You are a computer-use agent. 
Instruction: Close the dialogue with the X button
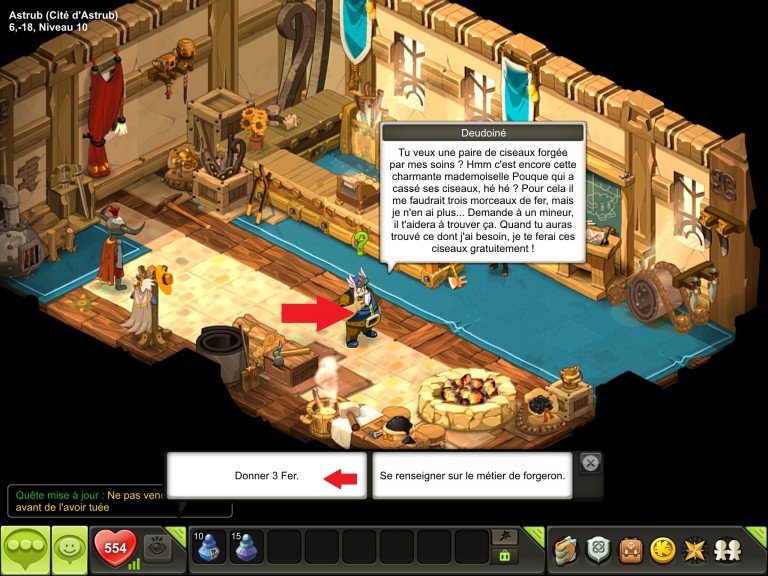click(590, 463)
